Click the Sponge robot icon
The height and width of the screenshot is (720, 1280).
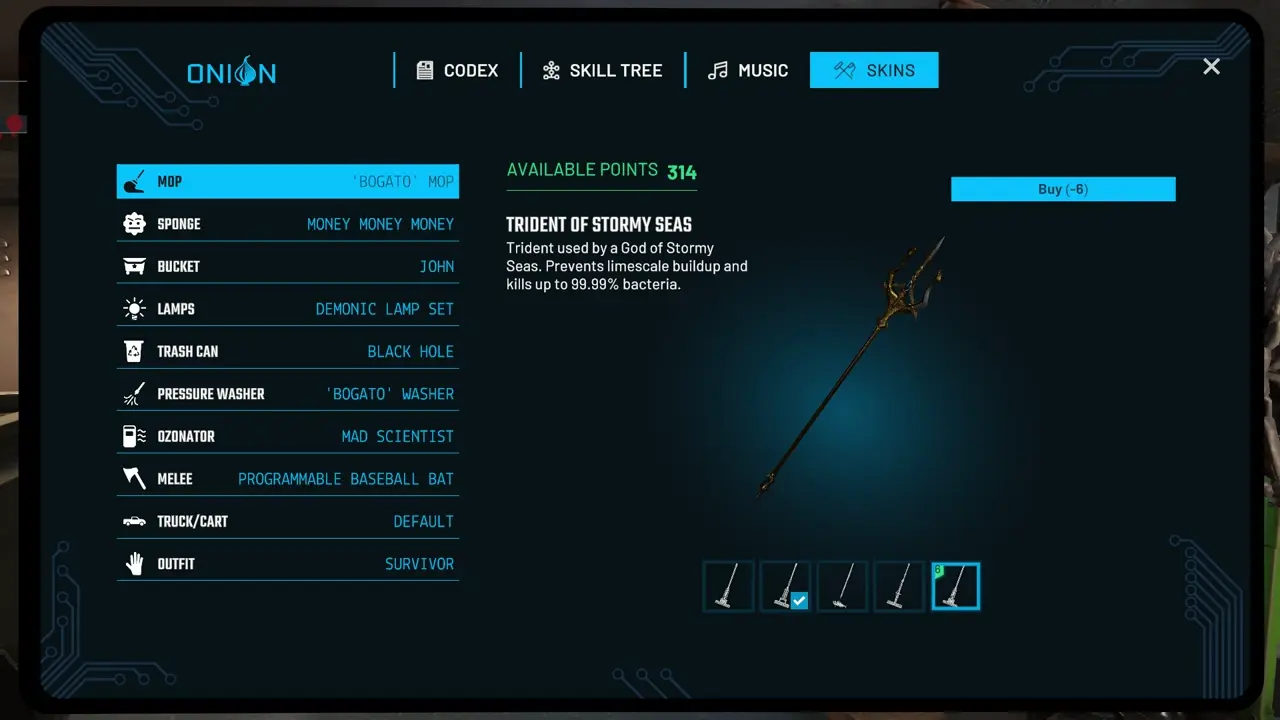(134, 223)
